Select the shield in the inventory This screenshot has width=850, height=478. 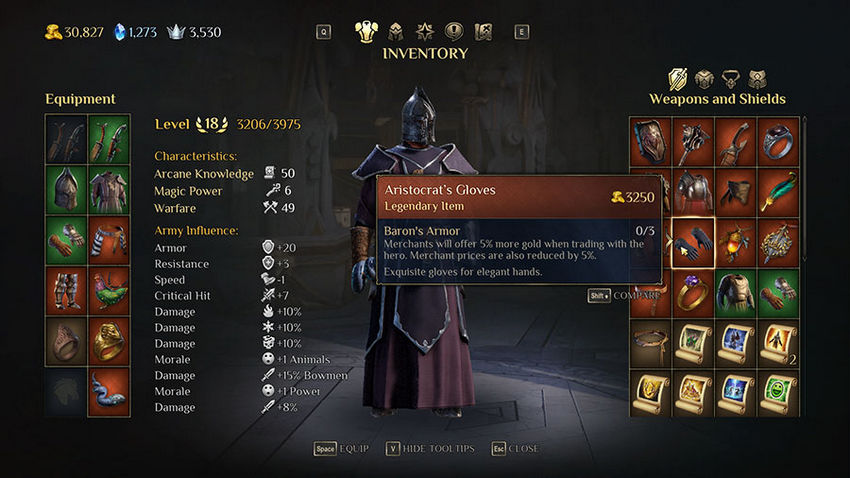[x=648, y=139]
